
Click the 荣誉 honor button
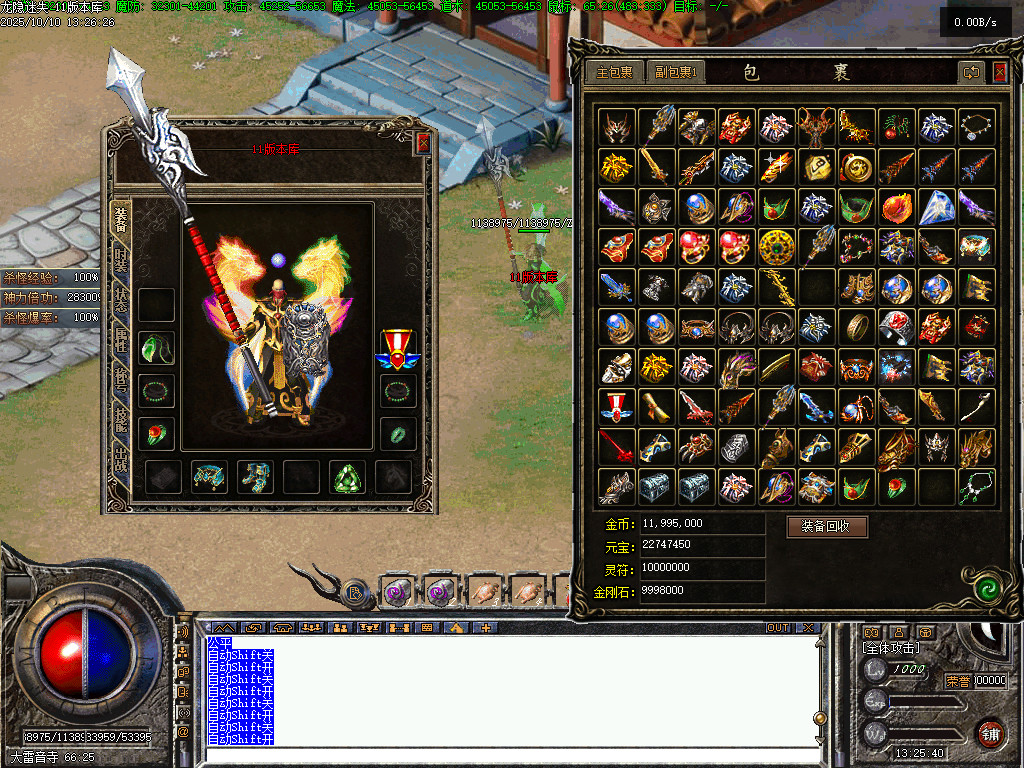957,681
